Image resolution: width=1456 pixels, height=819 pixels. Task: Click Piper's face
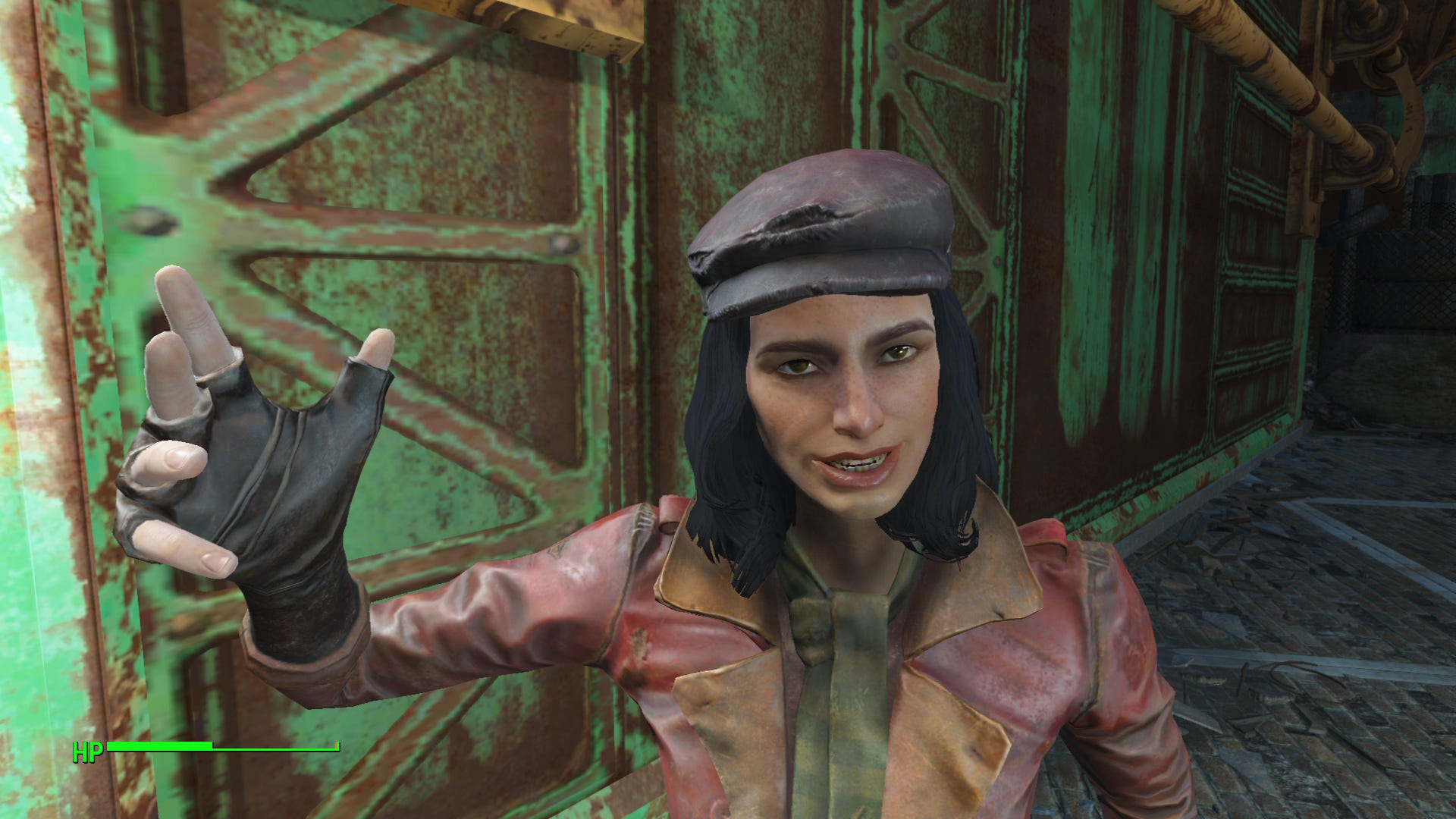pos(849,409)
